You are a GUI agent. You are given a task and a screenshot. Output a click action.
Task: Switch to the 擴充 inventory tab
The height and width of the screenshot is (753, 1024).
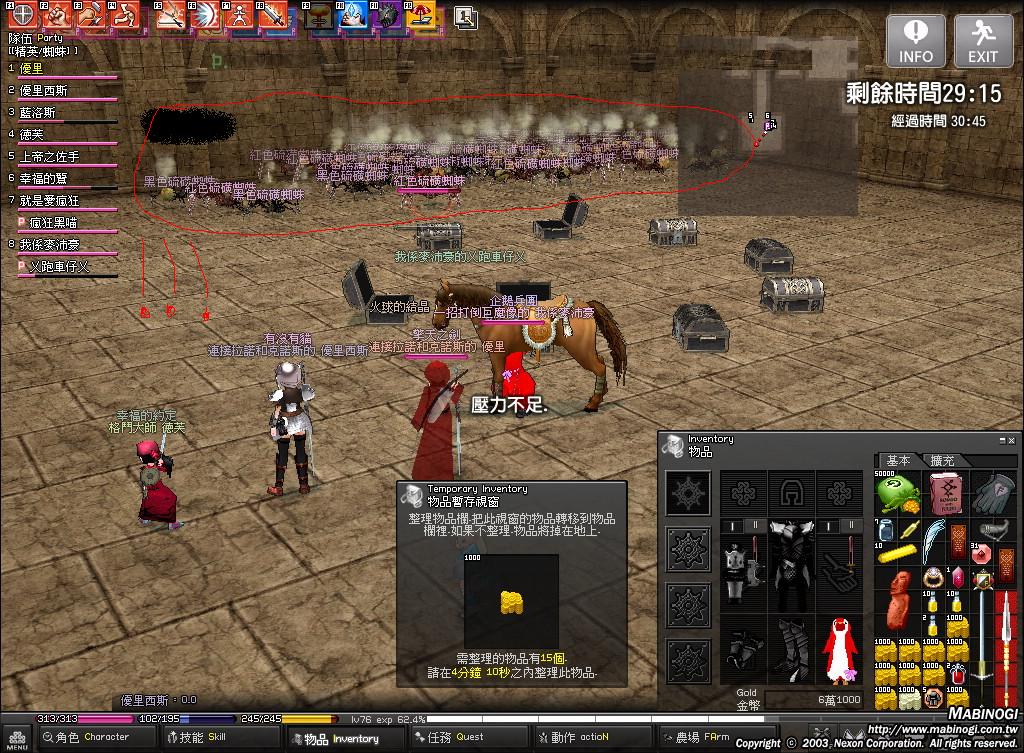(x=942, y=460)
